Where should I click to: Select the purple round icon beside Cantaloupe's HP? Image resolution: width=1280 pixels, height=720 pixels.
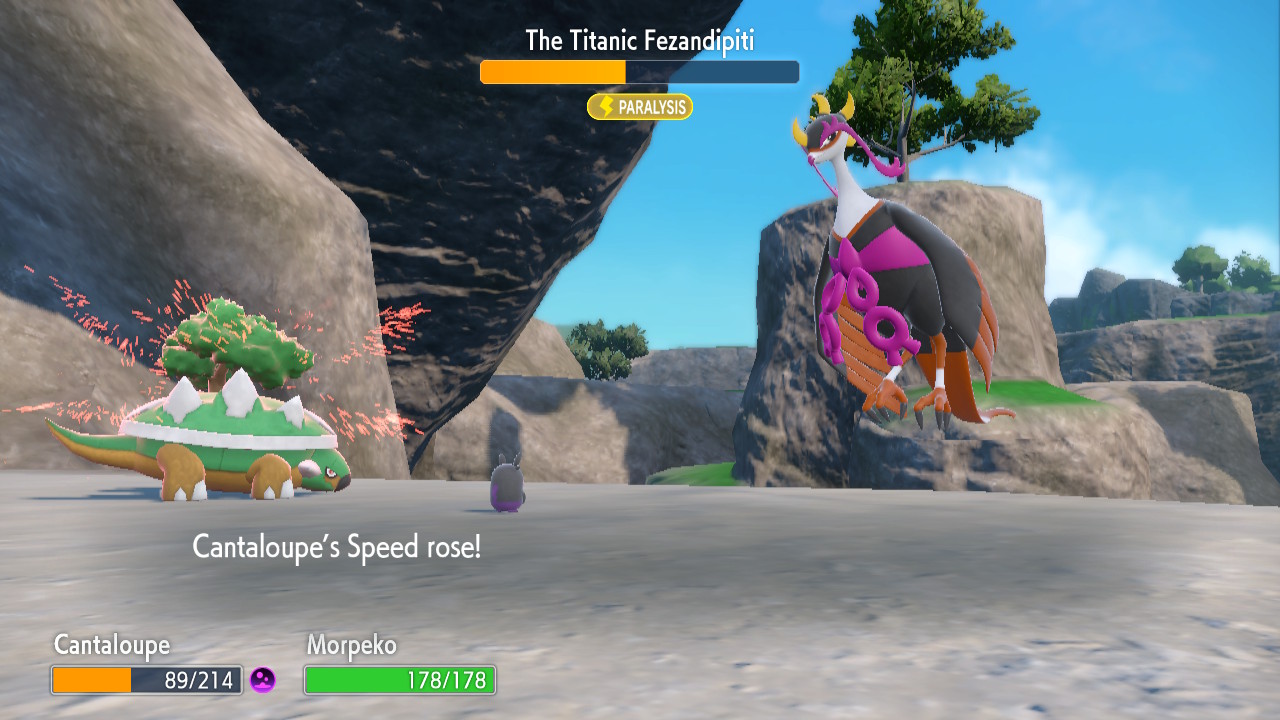point(262,680)
